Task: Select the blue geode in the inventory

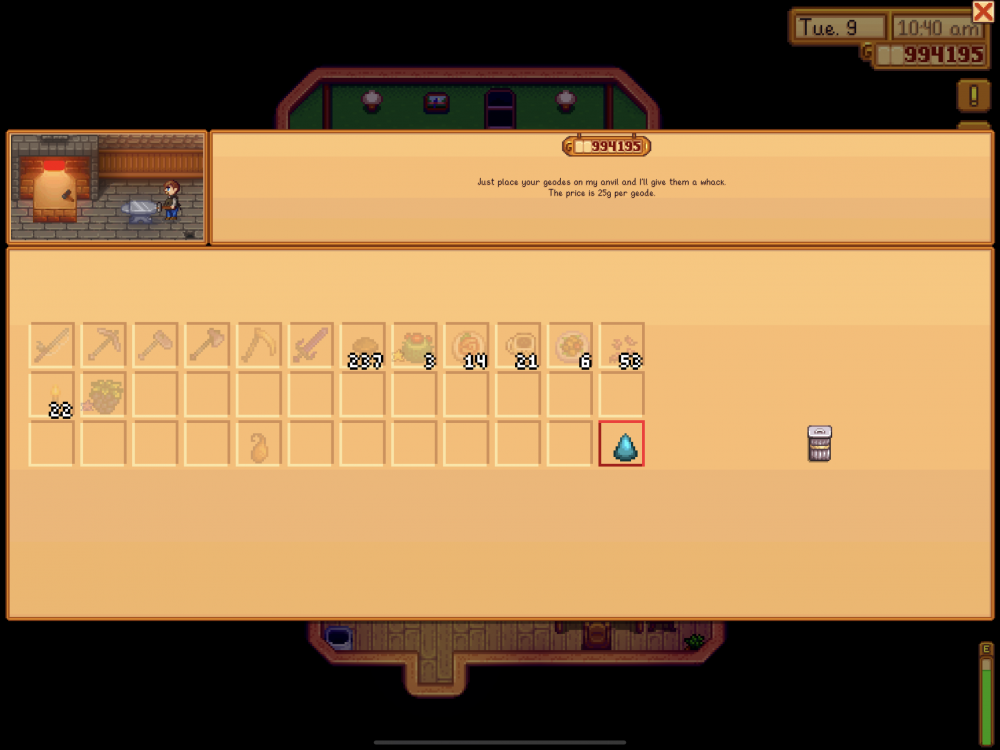Action: [621, 443]
